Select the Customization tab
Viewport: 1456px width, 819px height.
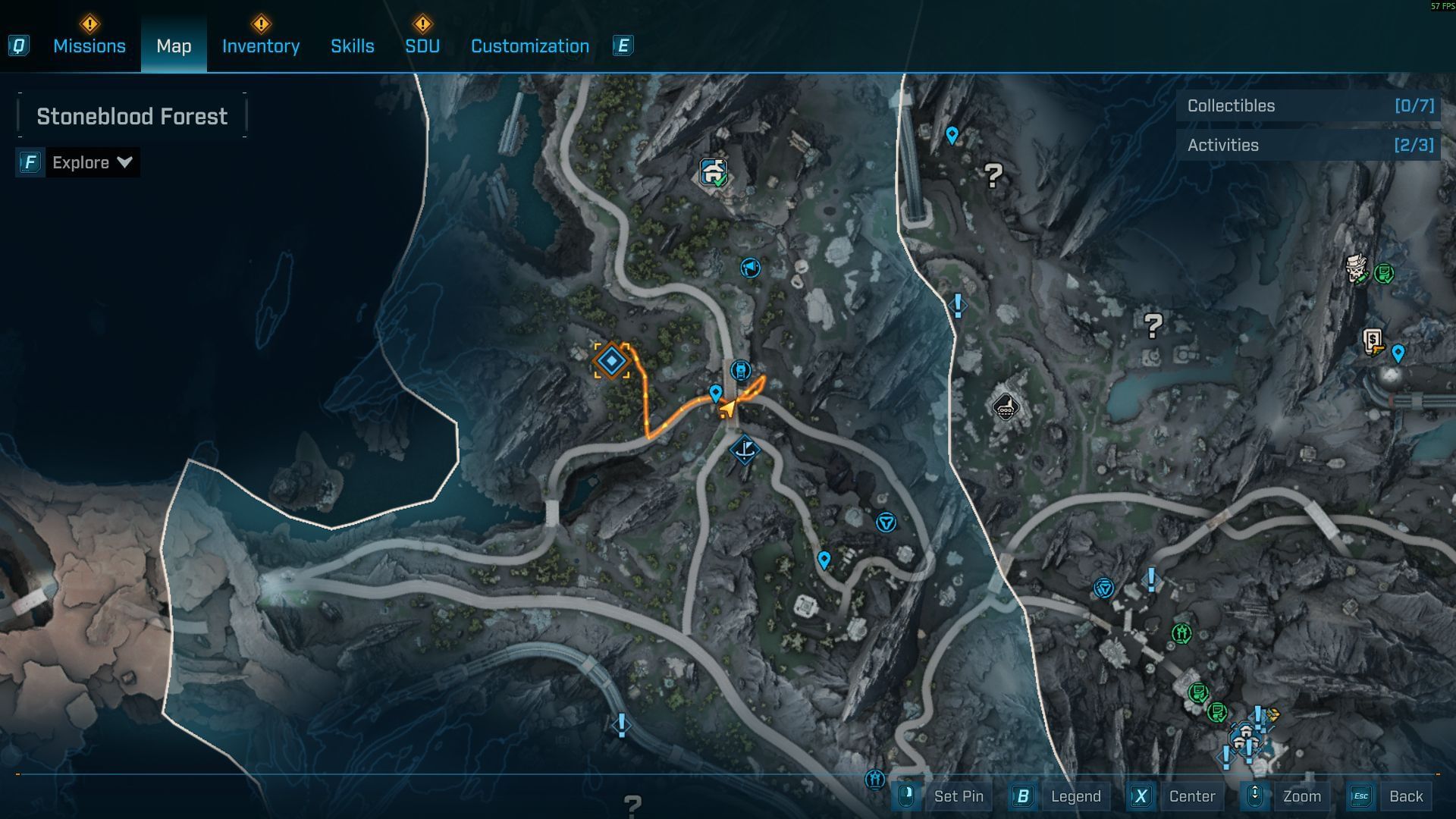(x=529, y=46)
